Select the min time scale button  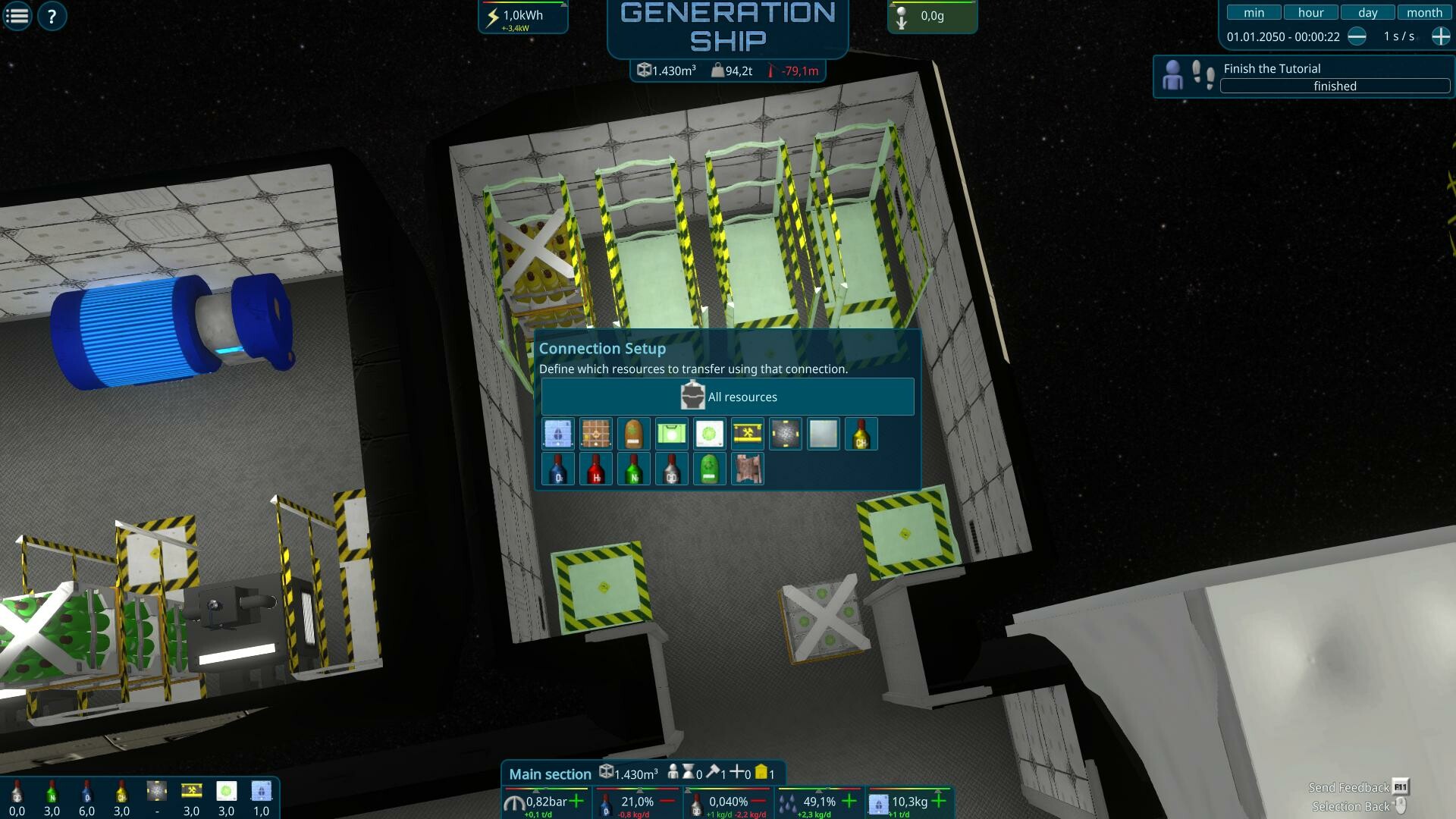click(1254, 12)
